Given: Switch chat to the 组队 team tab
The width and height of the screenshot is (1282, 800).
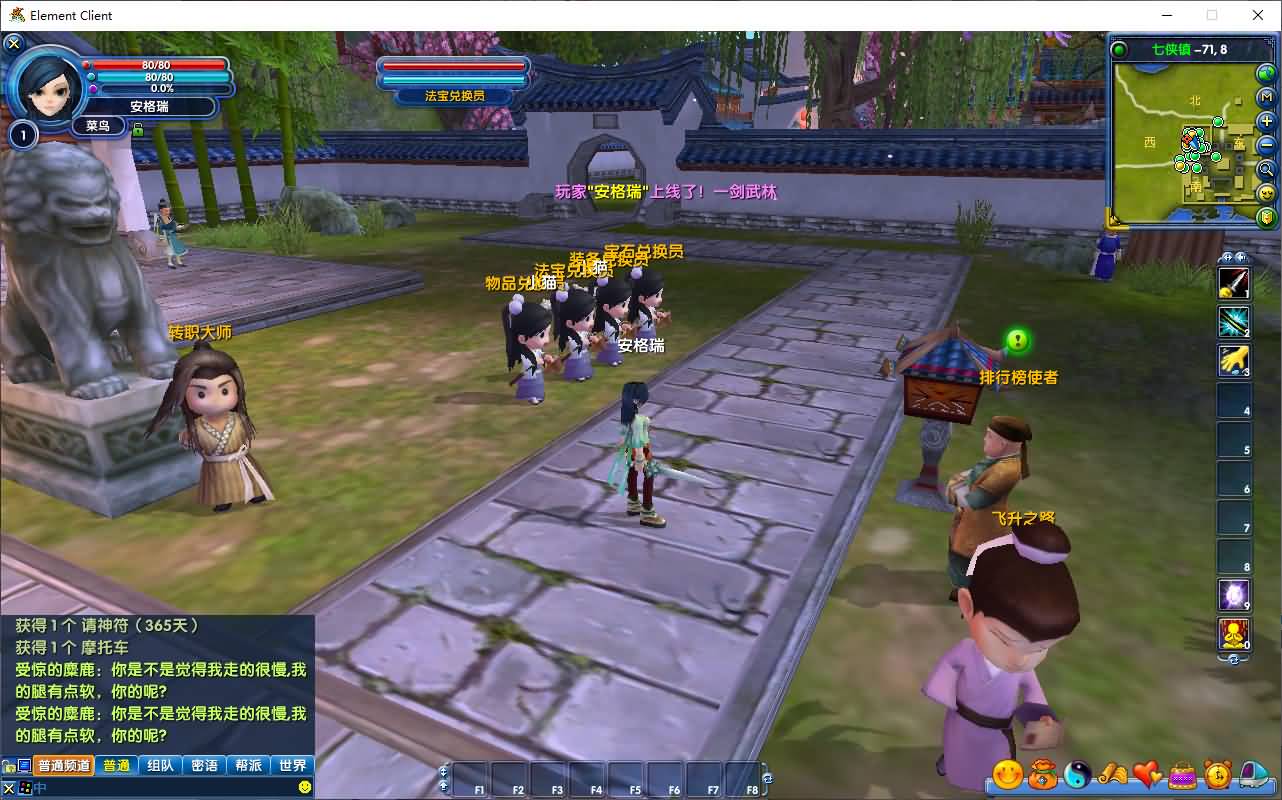Looking at the screenshot, I should pos(160,765).
